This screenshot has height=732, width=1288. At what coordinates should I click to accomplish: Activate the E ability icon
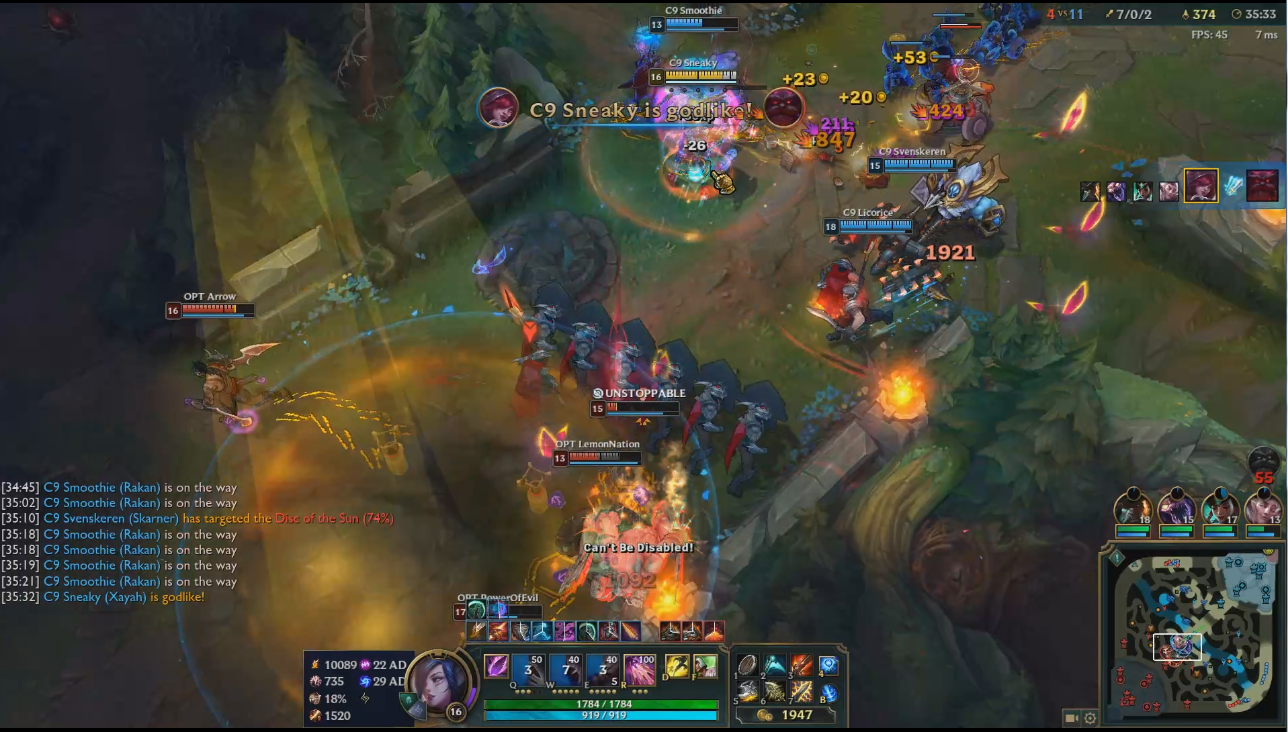pos(602,669)
